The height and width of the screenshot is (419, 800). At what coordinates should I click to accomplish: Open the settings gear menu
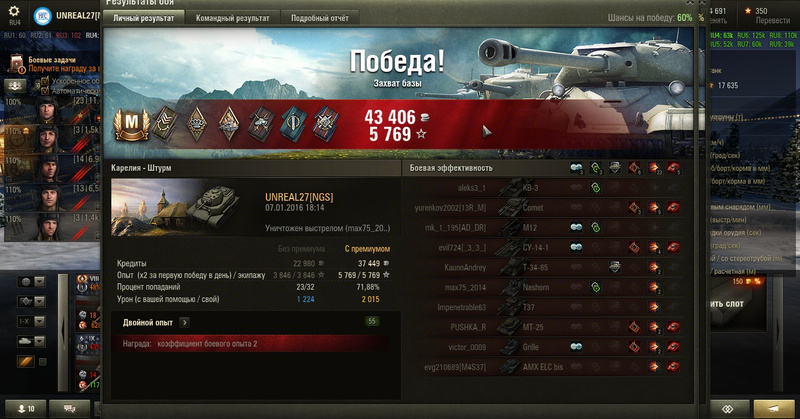pyautogui.click(x=14, y=12)
